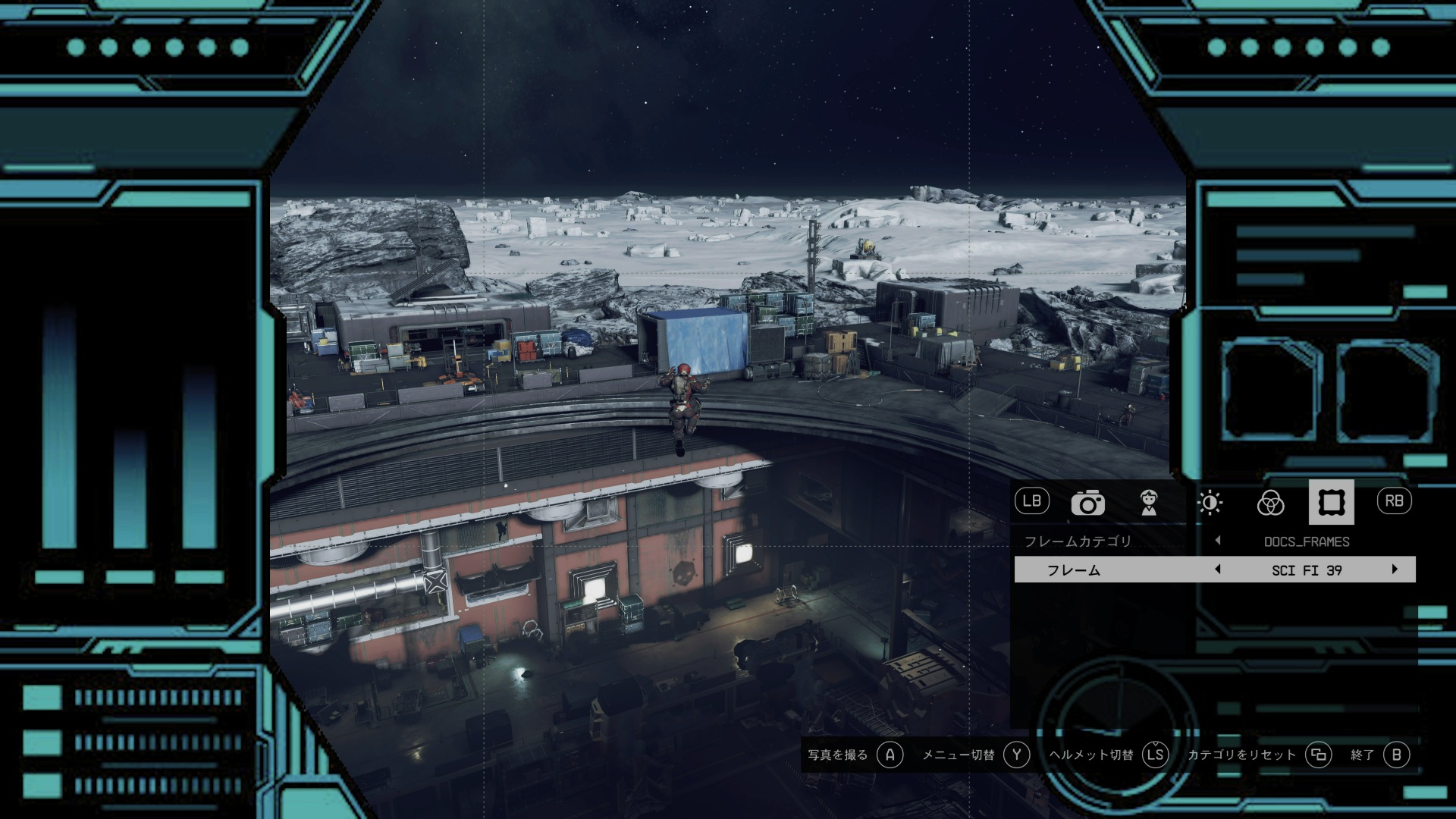Show the color filters tab
1456x819 pixels.
[x=1270, y=503]
